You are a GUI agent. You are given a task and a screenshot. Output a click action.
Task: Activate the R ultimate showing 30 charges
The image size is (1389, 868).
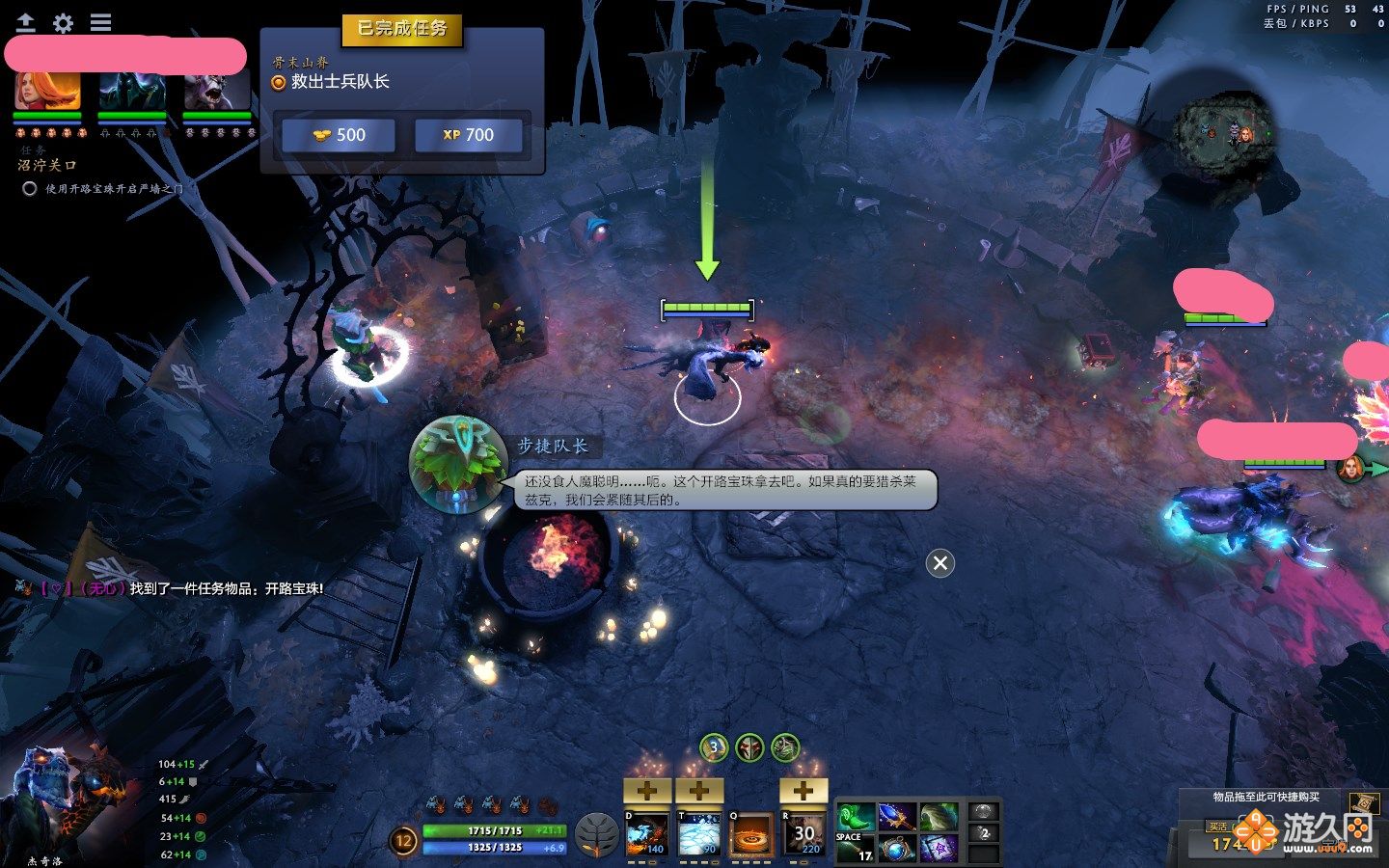point(803,837)
